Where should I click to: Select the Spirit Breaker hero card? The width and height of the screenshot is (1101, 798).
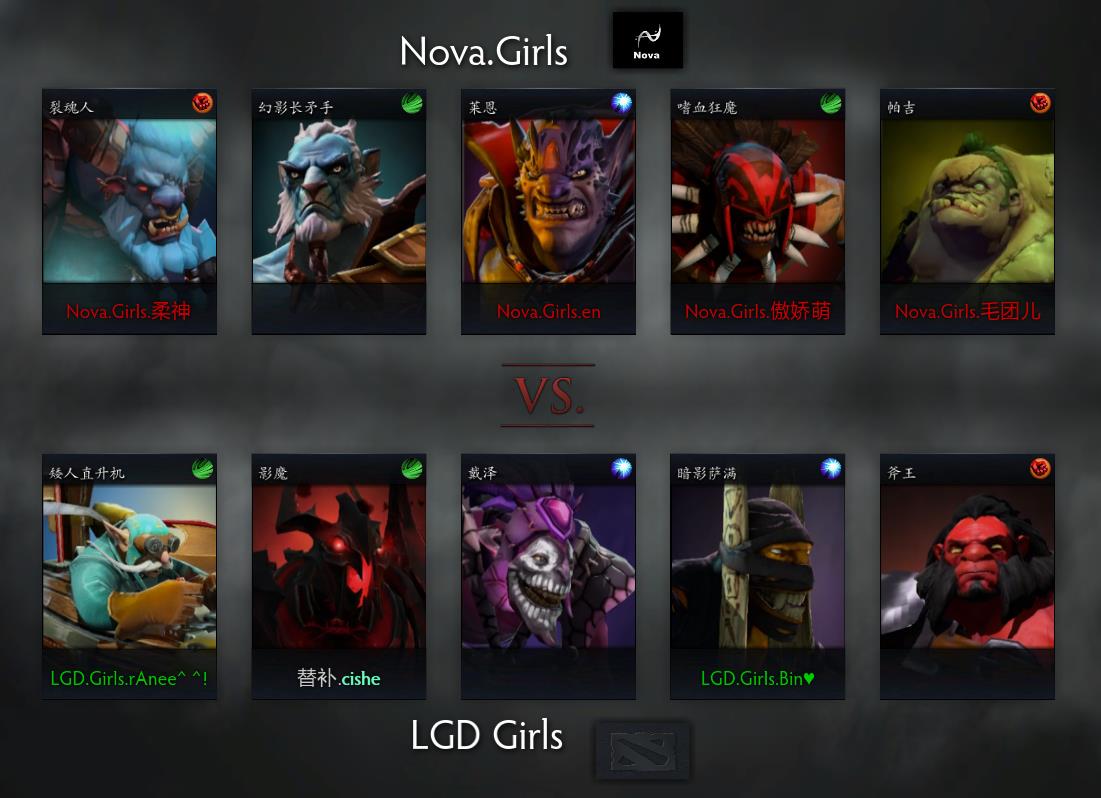coord(129,211)
